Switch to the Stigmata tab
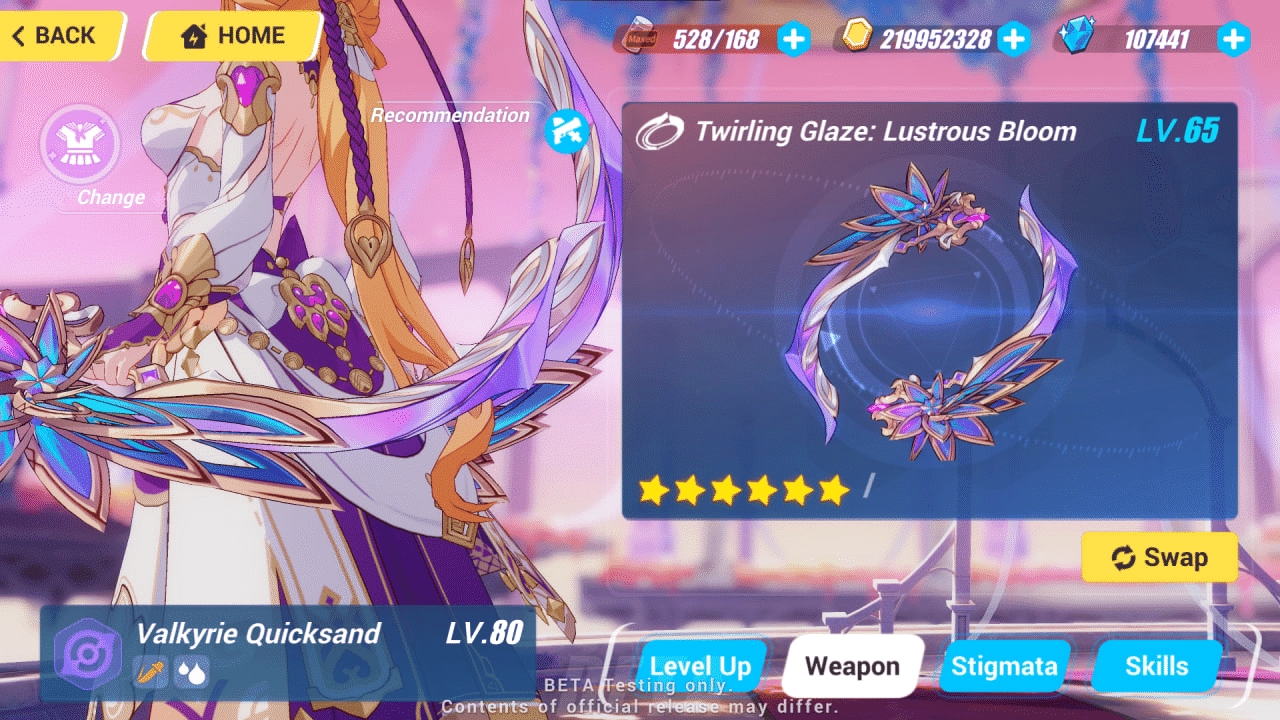1280x720 pixels. (1004, 666)
